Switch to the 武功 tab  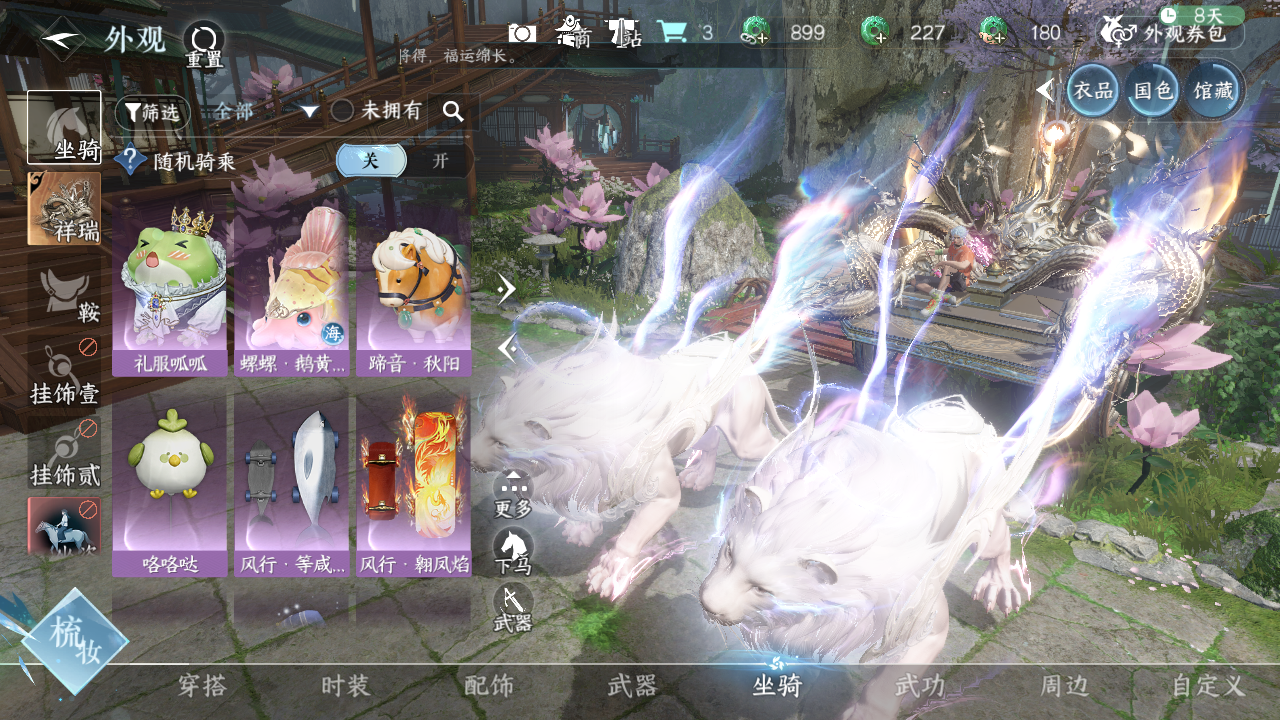[920, 686]
